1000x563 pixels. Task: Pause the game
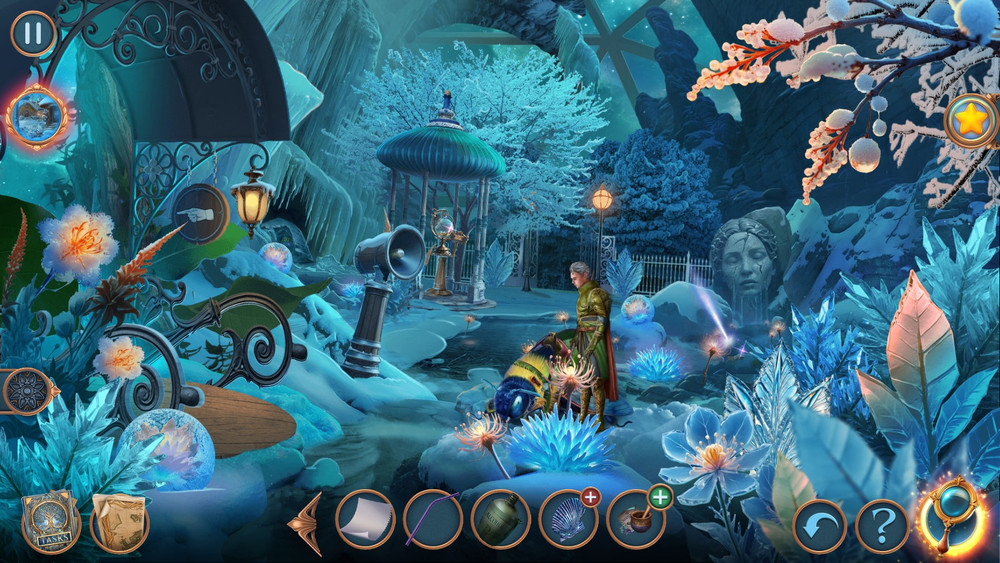[33, 33]
